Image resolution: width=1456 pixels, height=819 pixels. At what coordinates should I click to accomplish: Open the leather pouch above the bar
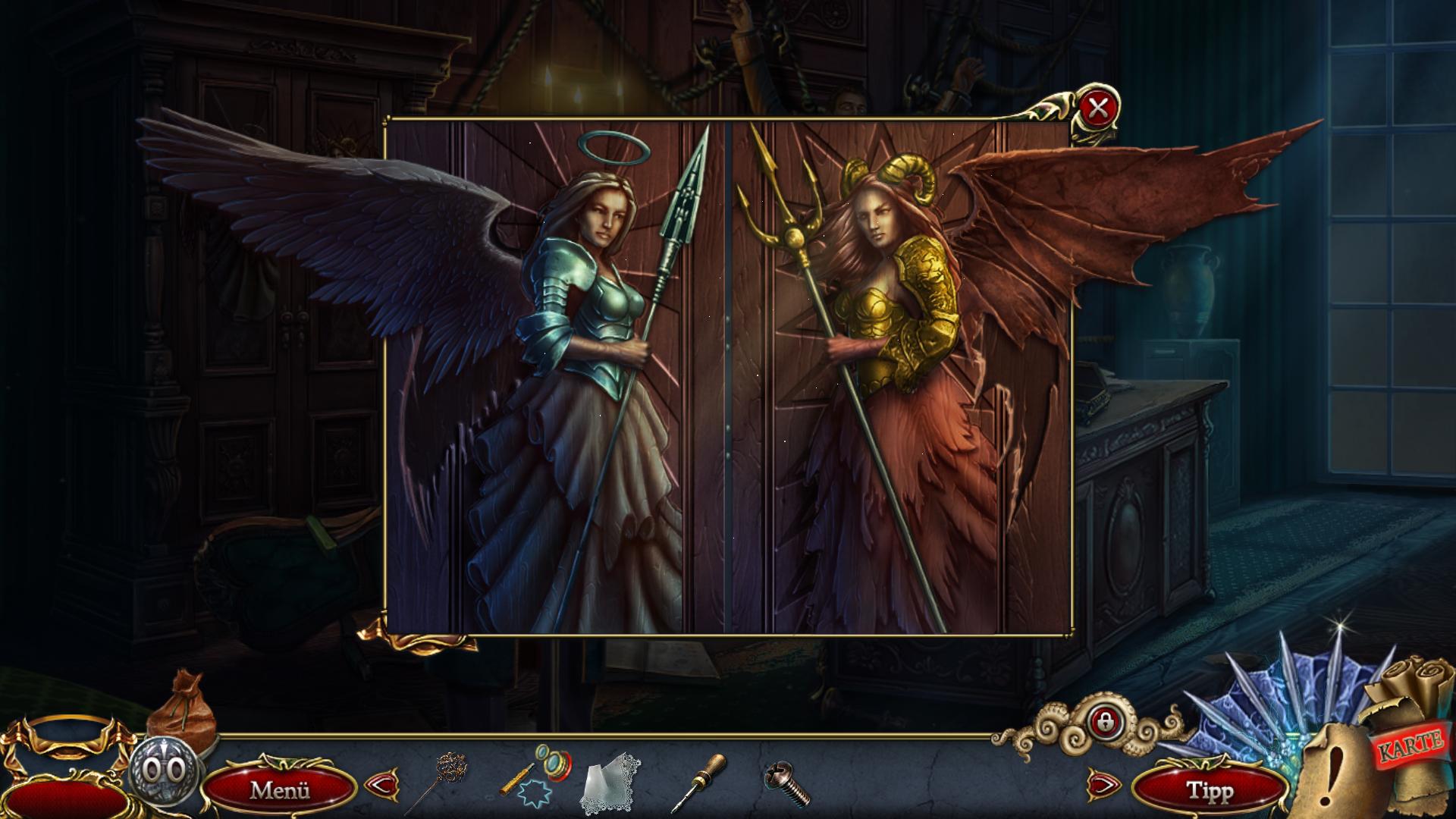click(180, 705)
